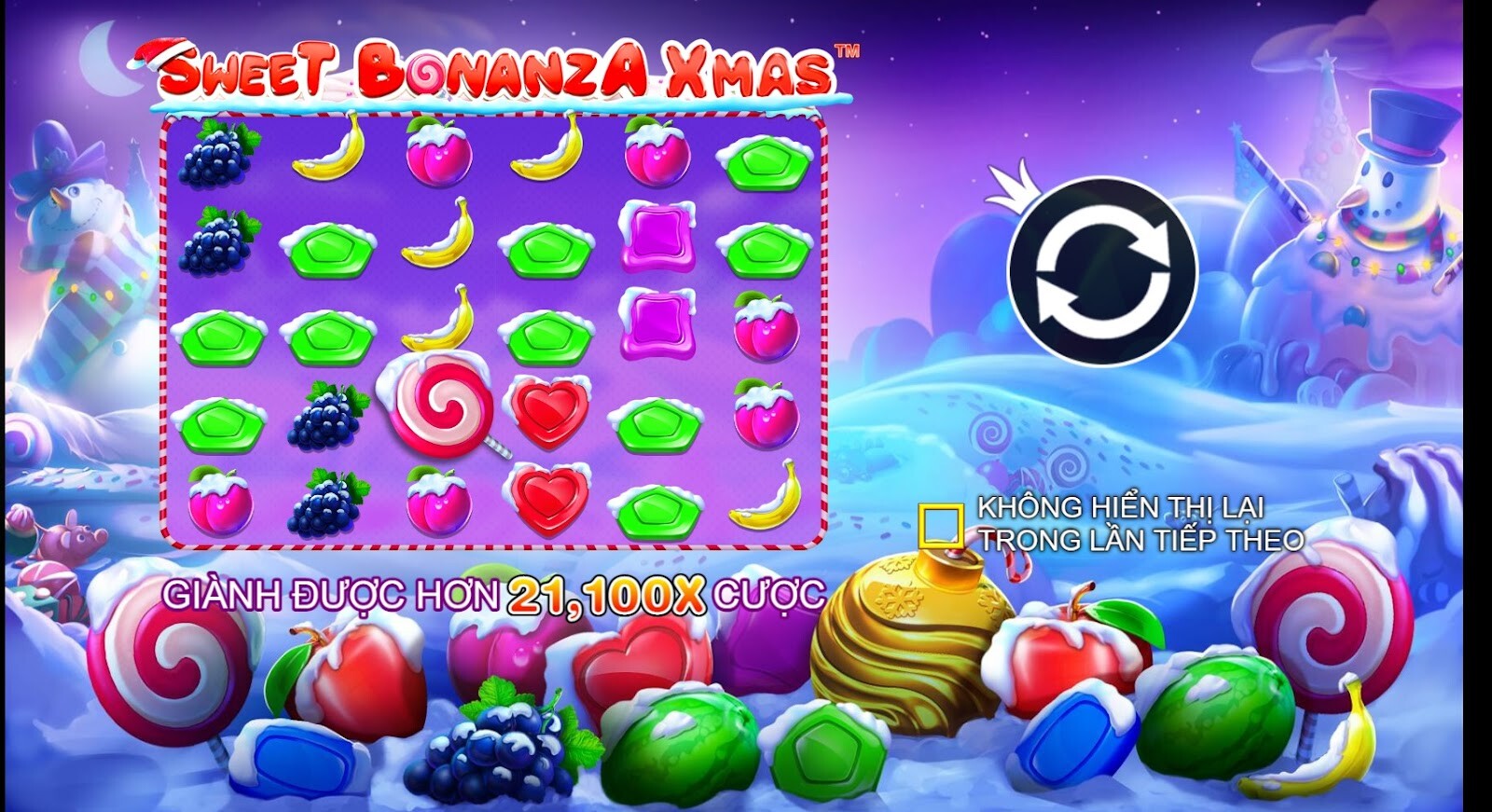Toggle the yellow checkbox next to the text
Image resolution: width=1492 pixels, height=812 pixels.
coord(943,524)
